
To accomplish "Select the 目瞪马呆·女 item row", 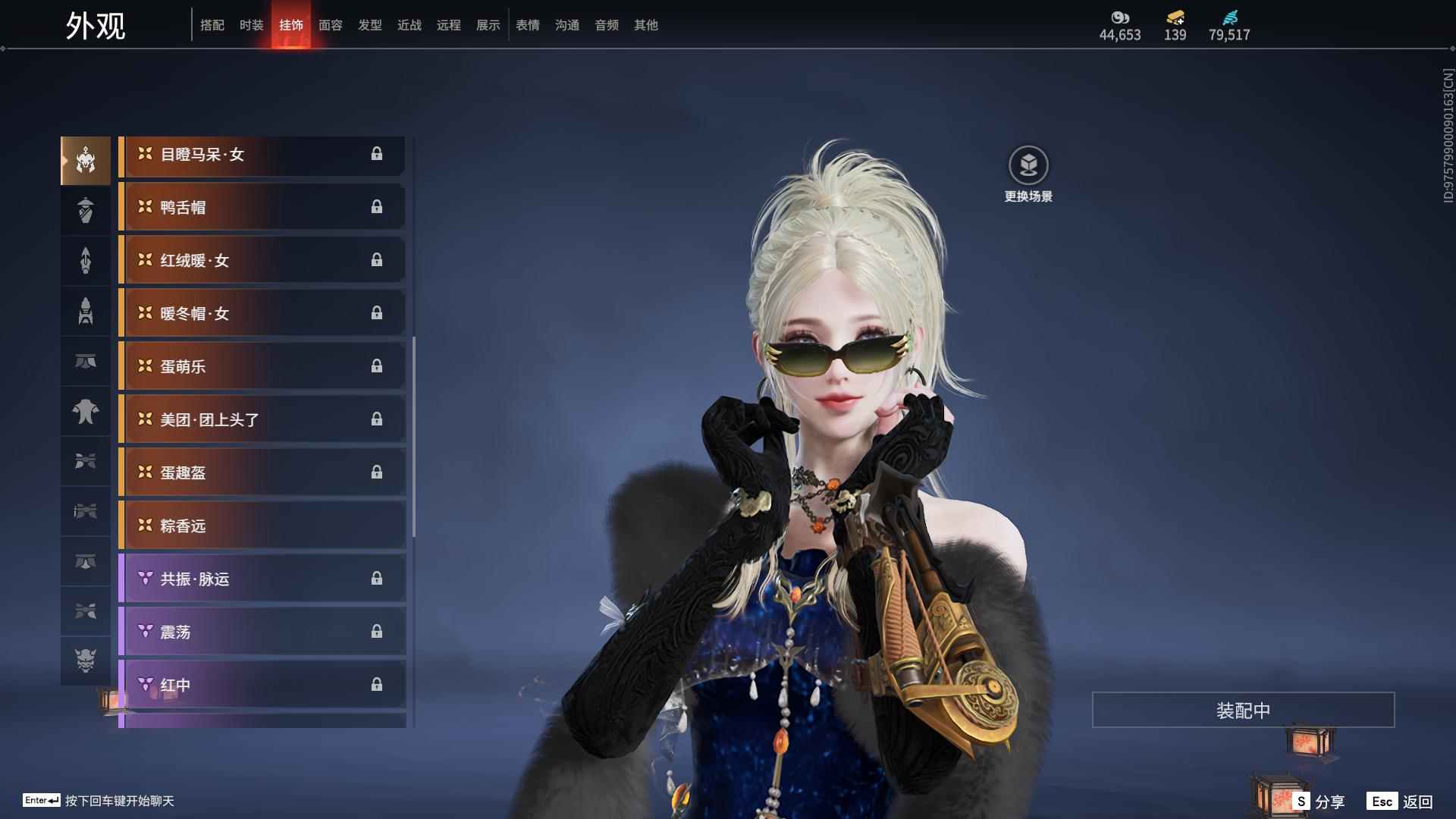I will click(x=262, y=155).
